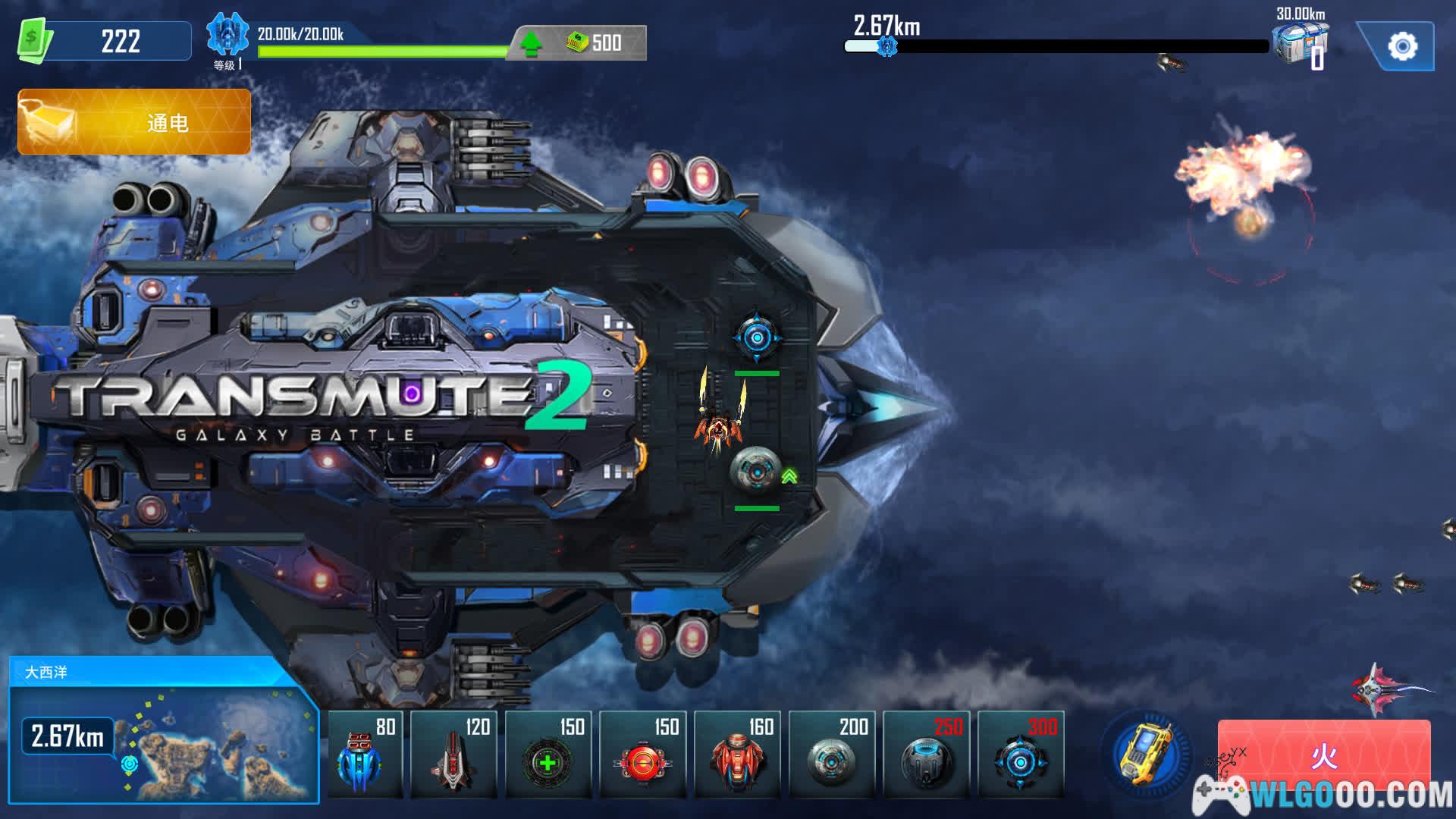Choose the 200-cost gray dome turret
This screenshot has width=1456, height=819.
pyautogui.click(x=832, y=755)
